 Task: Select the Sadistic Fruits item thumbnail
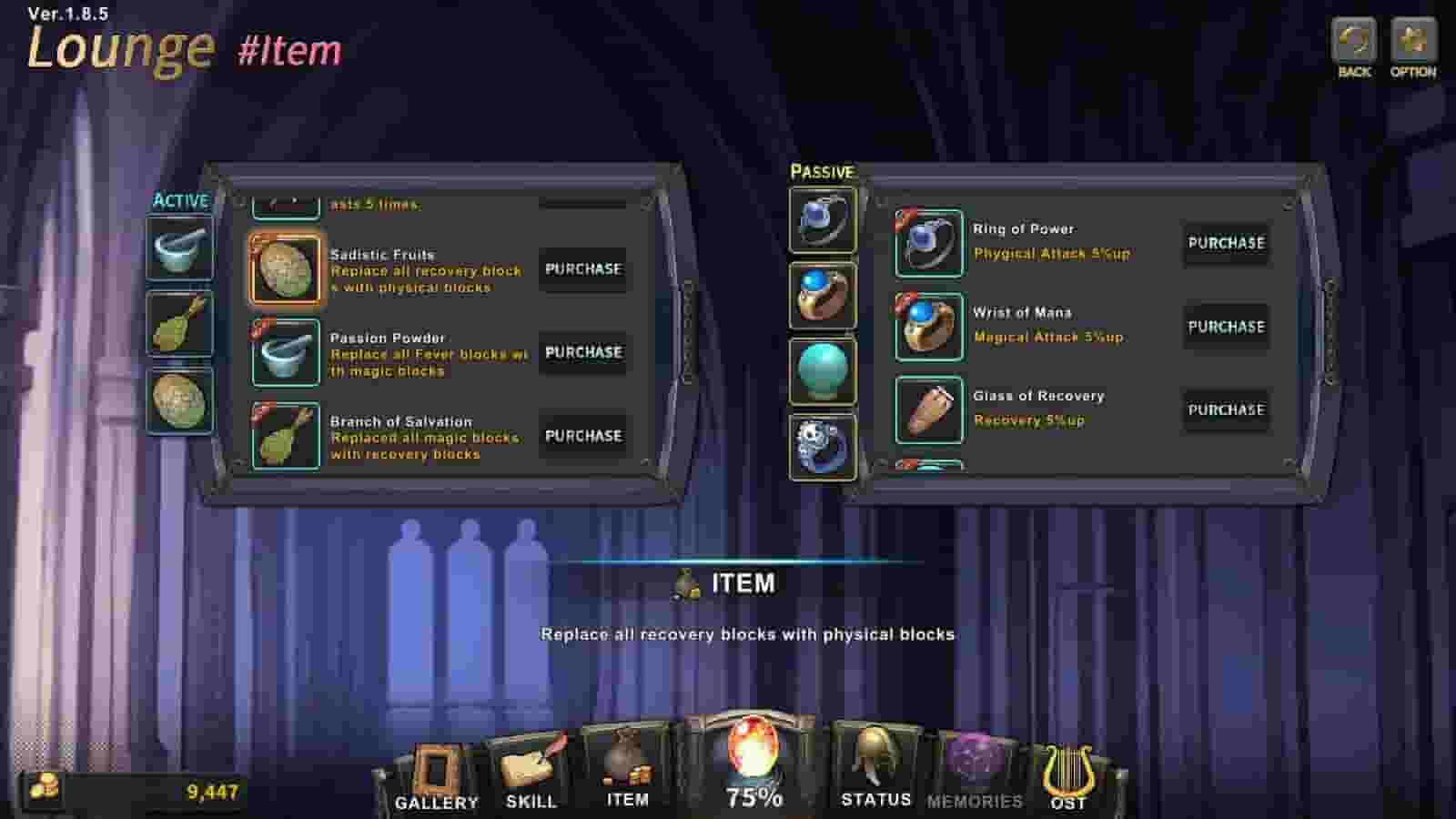point(285,269)
